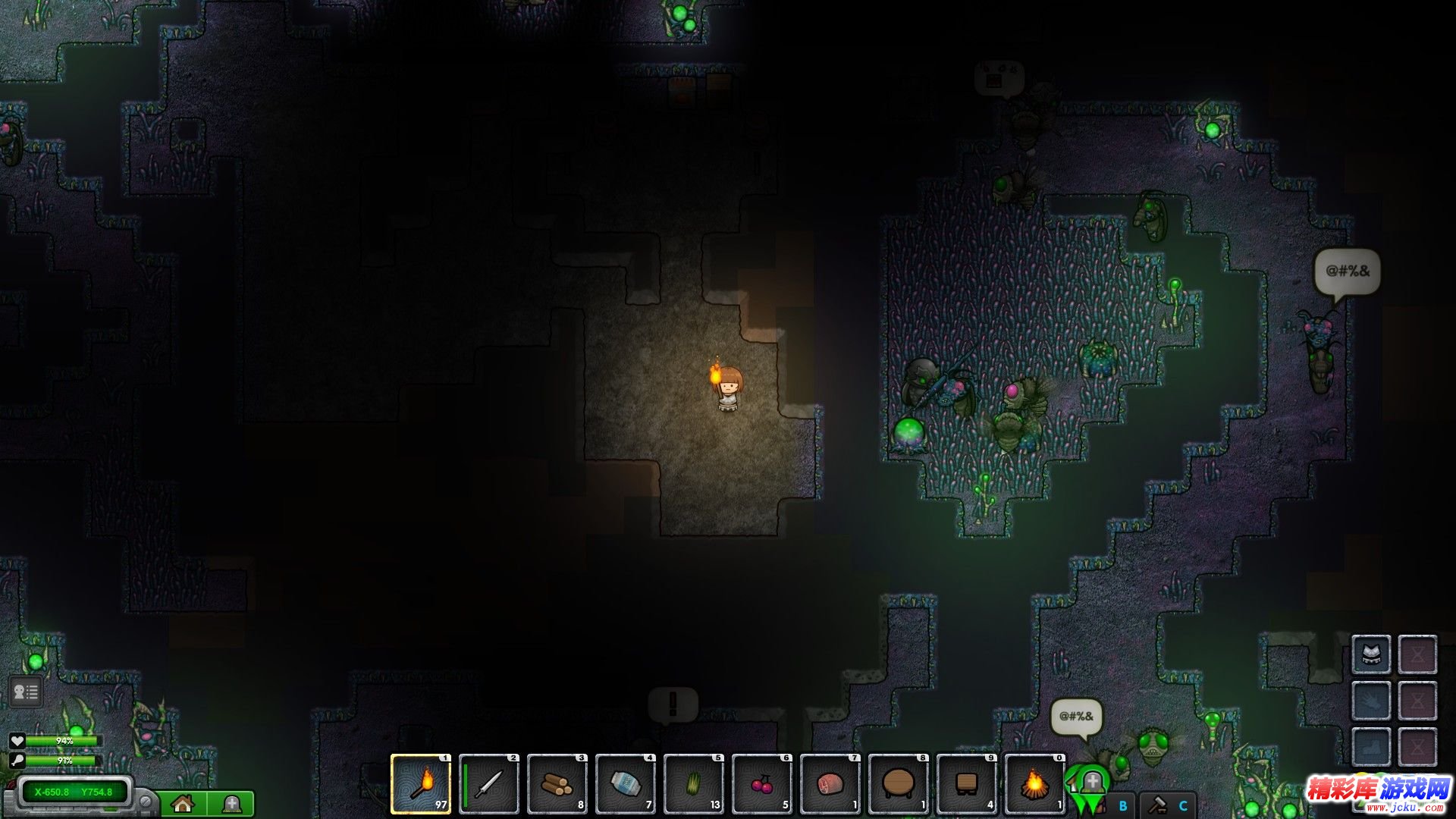Image resolution: width=1456 pixels, height=819 pixels.
Task: Click the glove equipment slot
Action: [1371, 700]
